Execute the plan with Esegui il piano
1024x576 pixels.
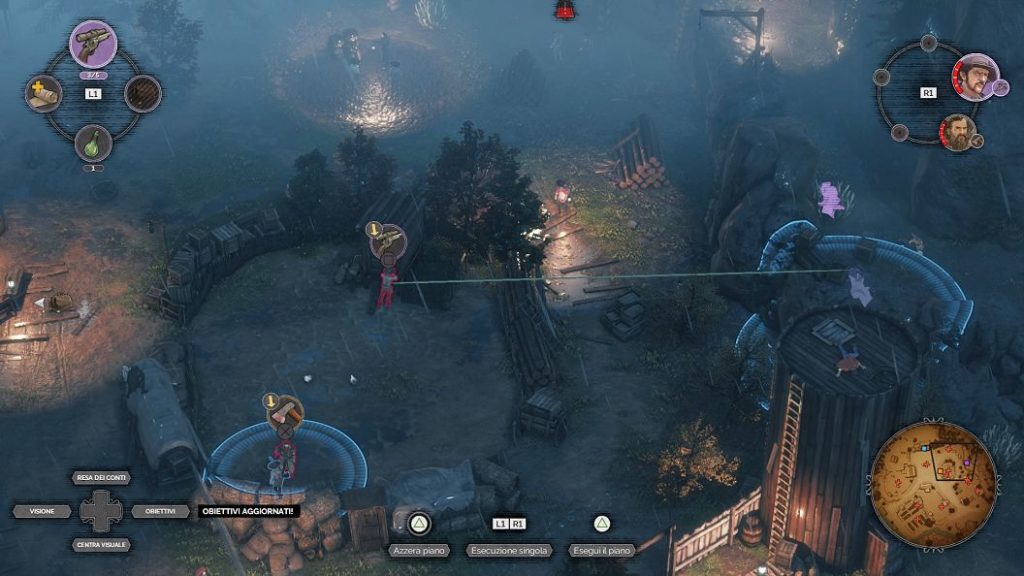click(x=601, y=550)
